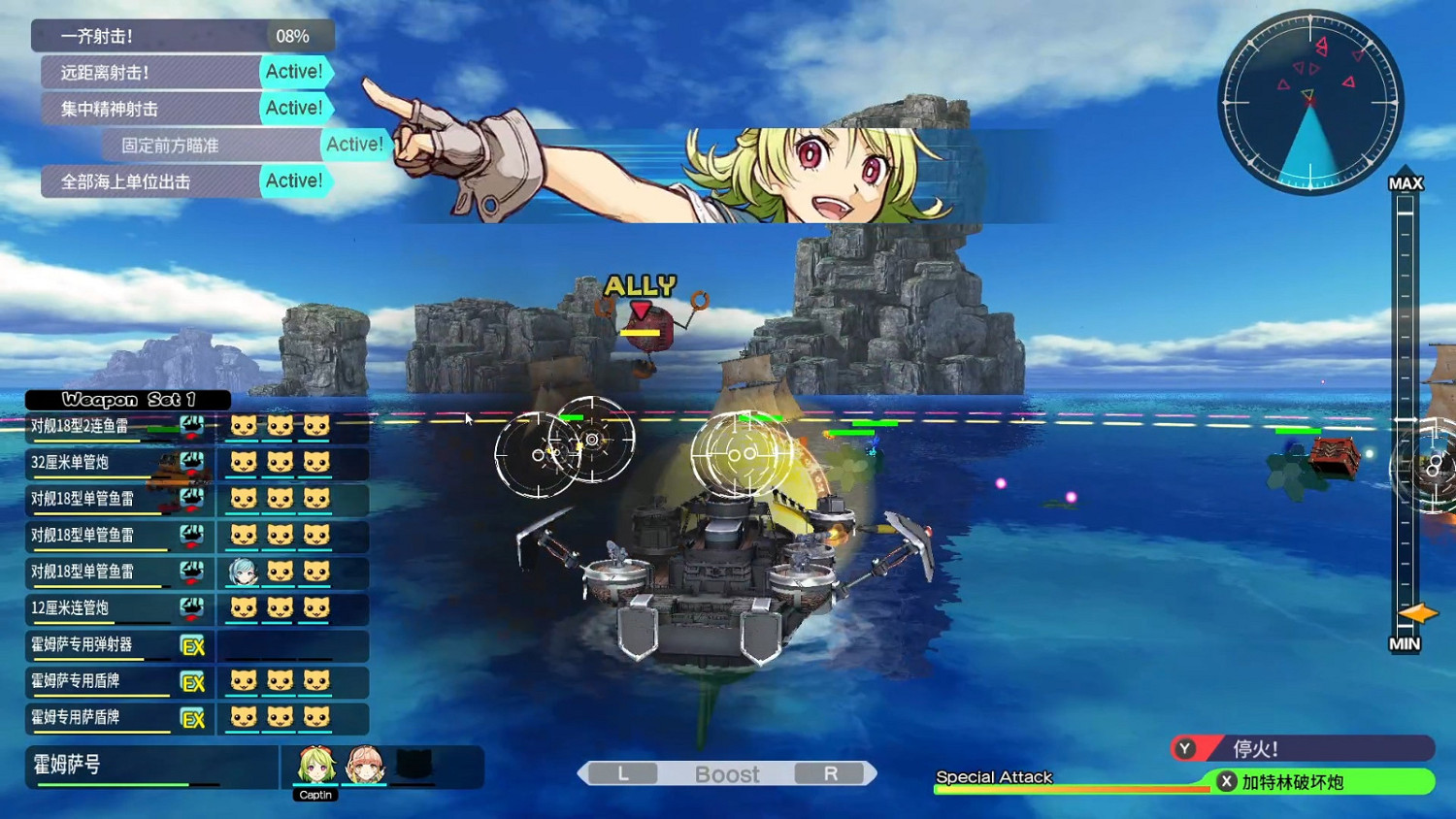Screen dimensions: 1456x819
Task: Click the ALLY marker above the friendly unit
Action: [x=640, y=284]
